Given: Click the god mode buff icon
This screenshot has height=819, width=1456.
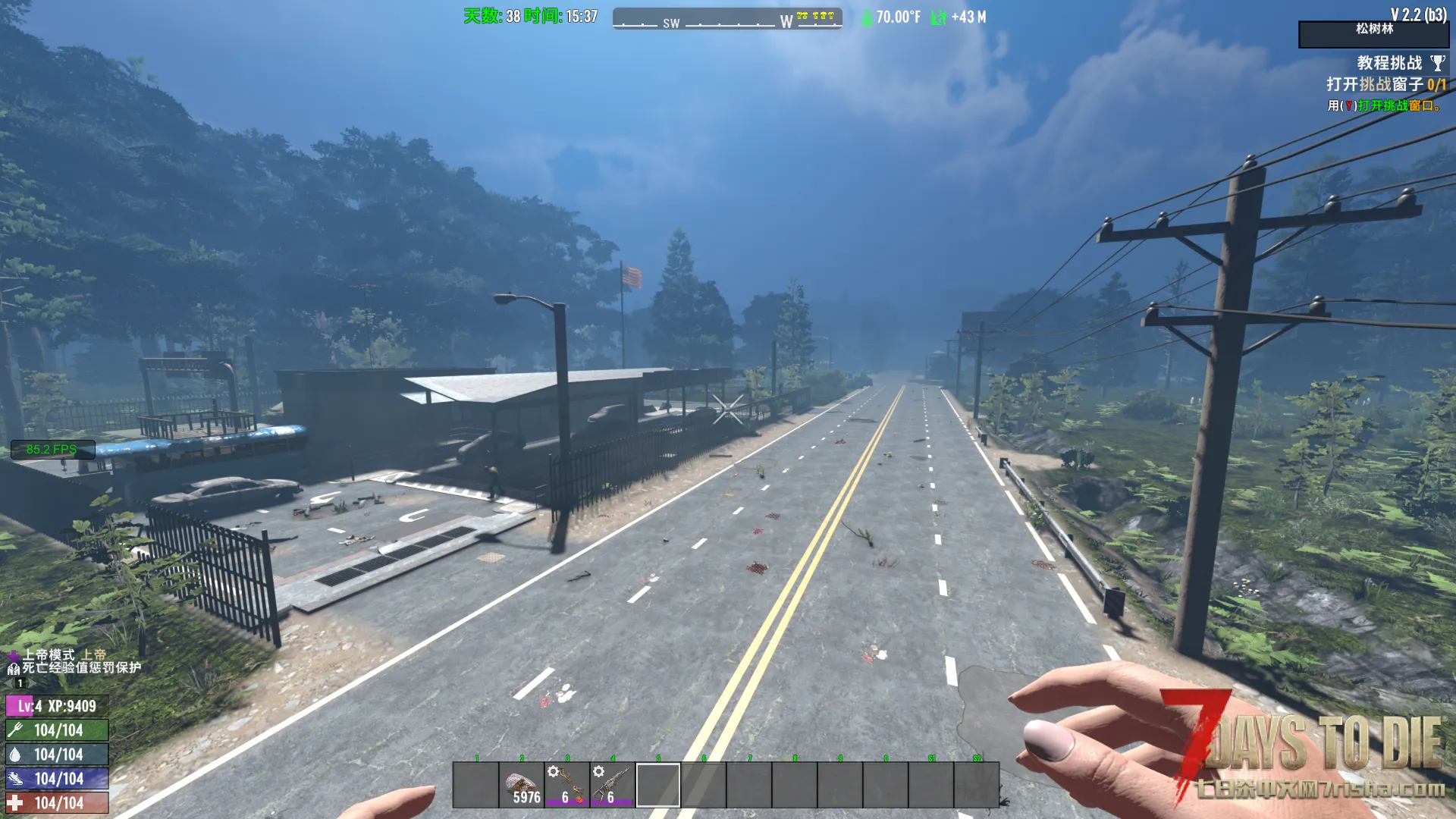Looking at the screenshot, I should (13, 654).
